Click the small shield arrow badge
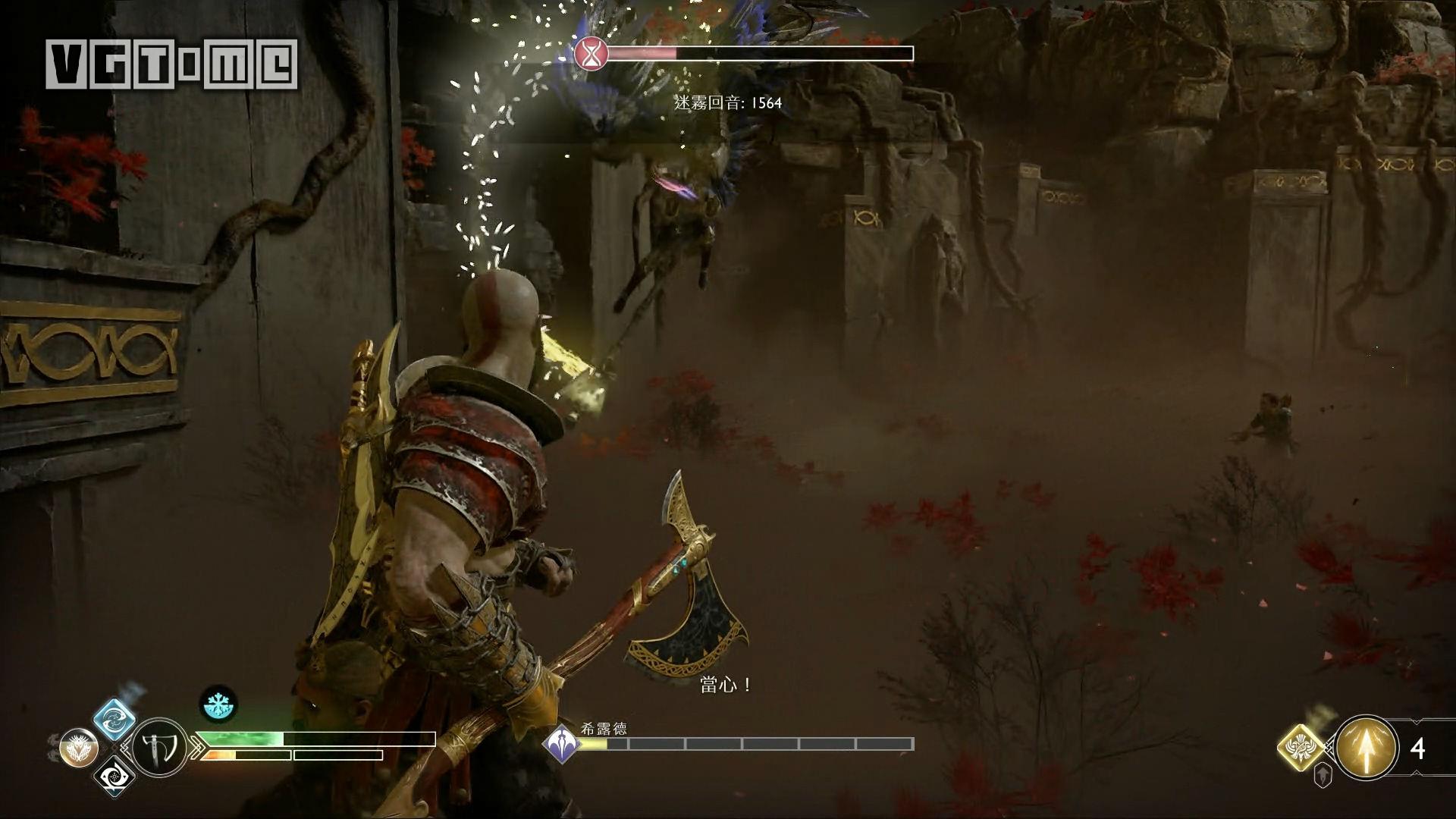The height and width of the screenshot is (819, 1456). [x=1323, y=775]
